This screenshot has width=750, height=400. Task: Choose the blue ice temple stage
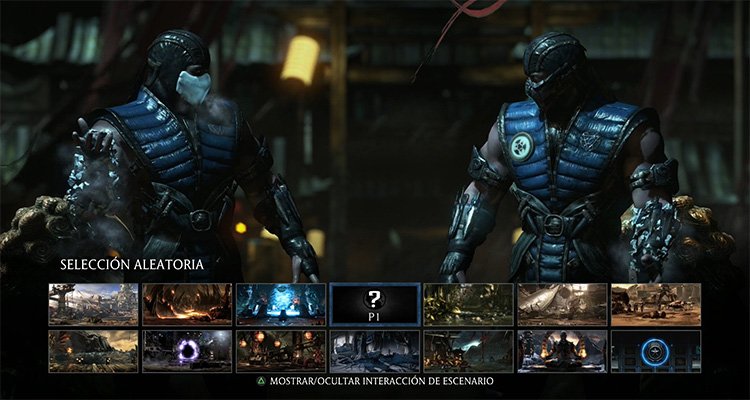click(281, 304)
